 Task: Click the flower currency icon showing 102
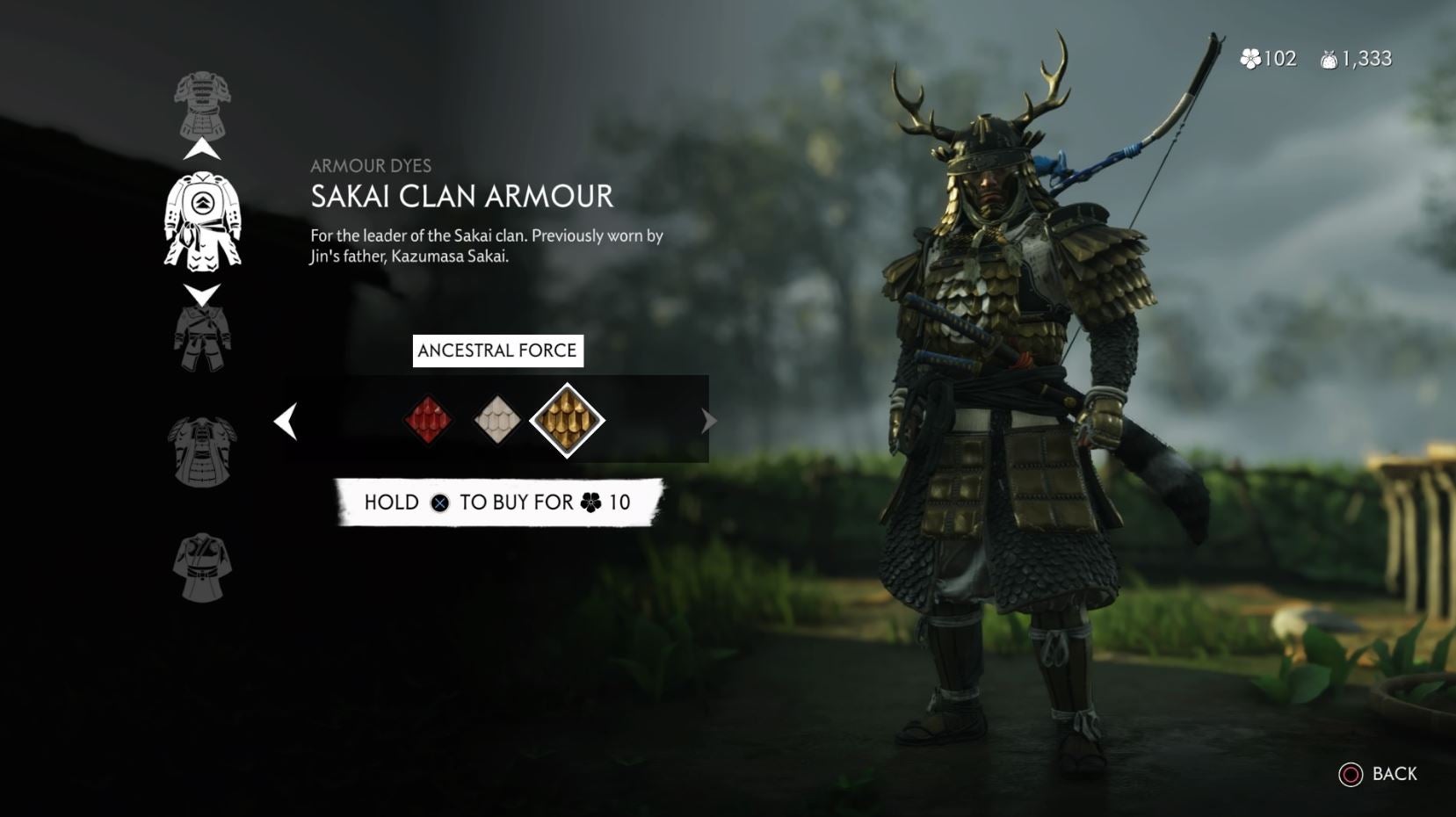(x=1250, y=58)
